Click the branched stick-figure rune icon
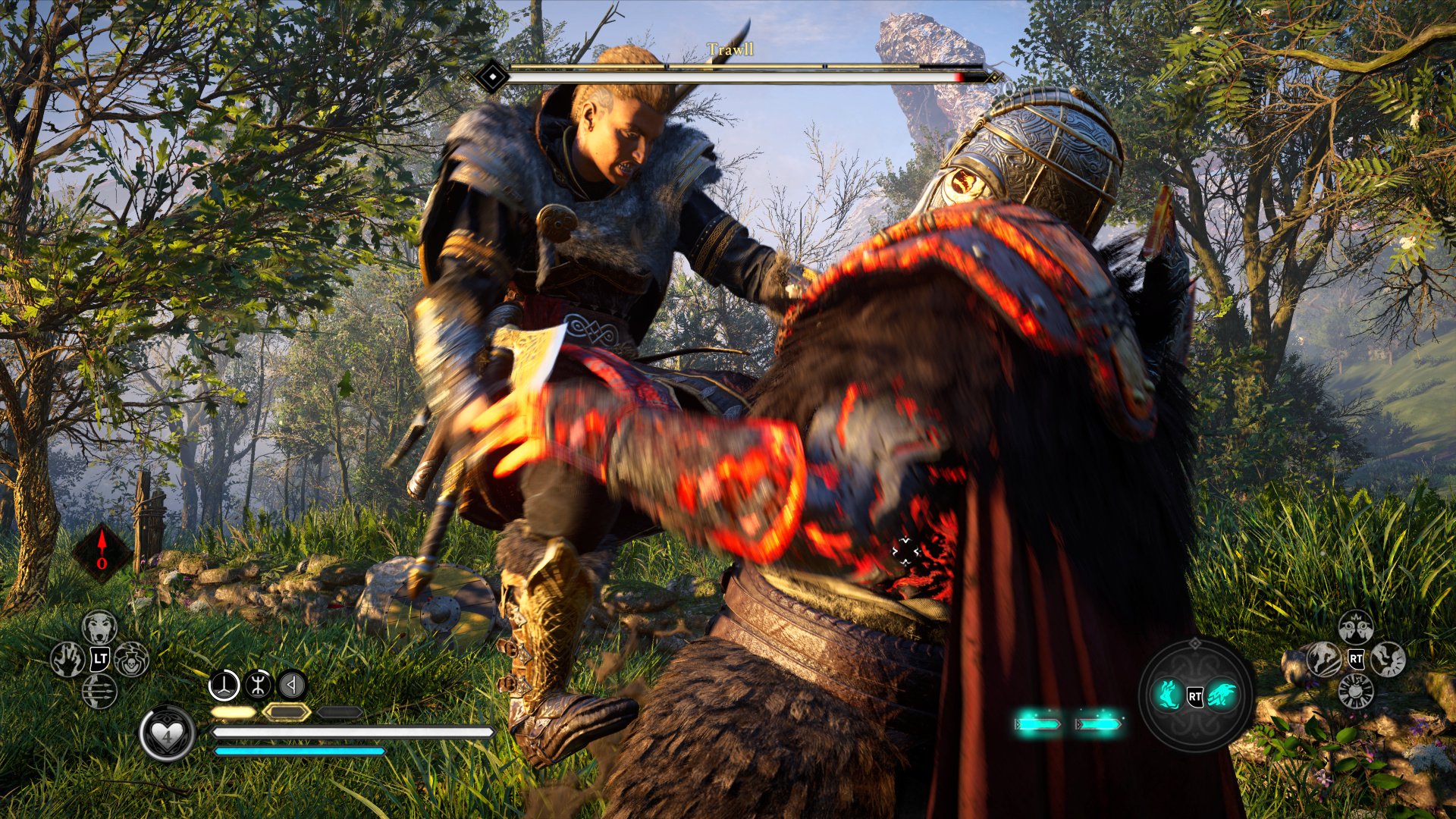1456x819 pixels. tap(259, 686)
